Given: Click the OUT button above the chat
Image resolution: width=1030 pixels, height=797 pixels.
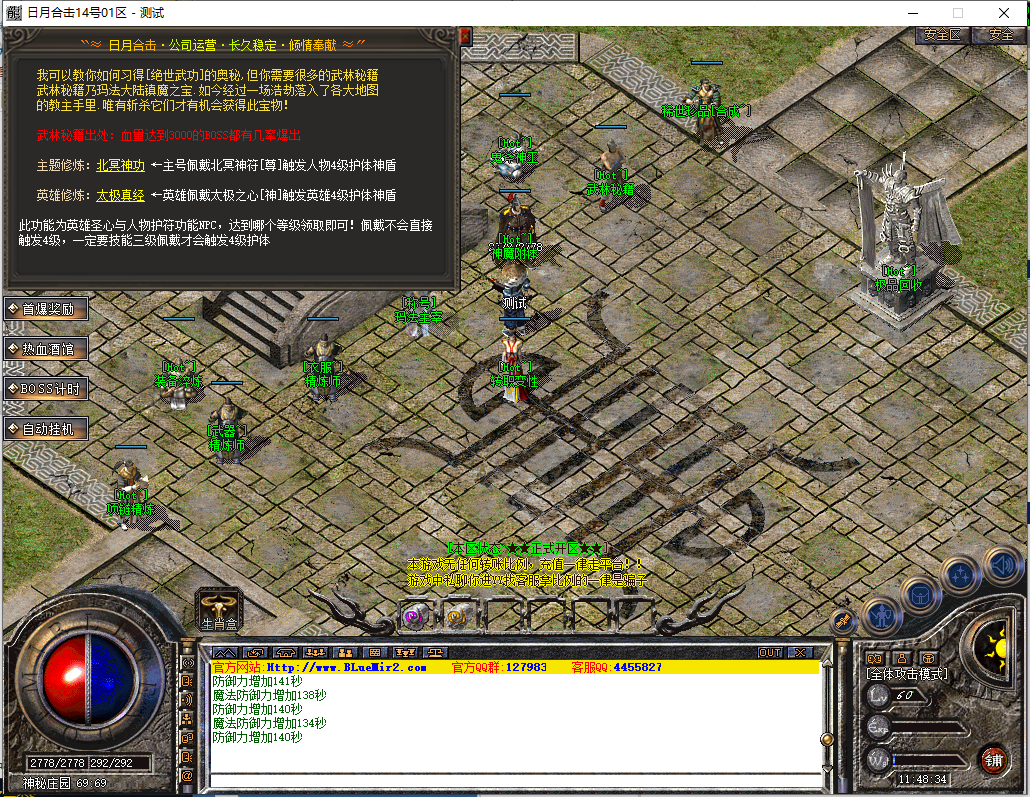Looking at the screenshot, I should [769, 652].
